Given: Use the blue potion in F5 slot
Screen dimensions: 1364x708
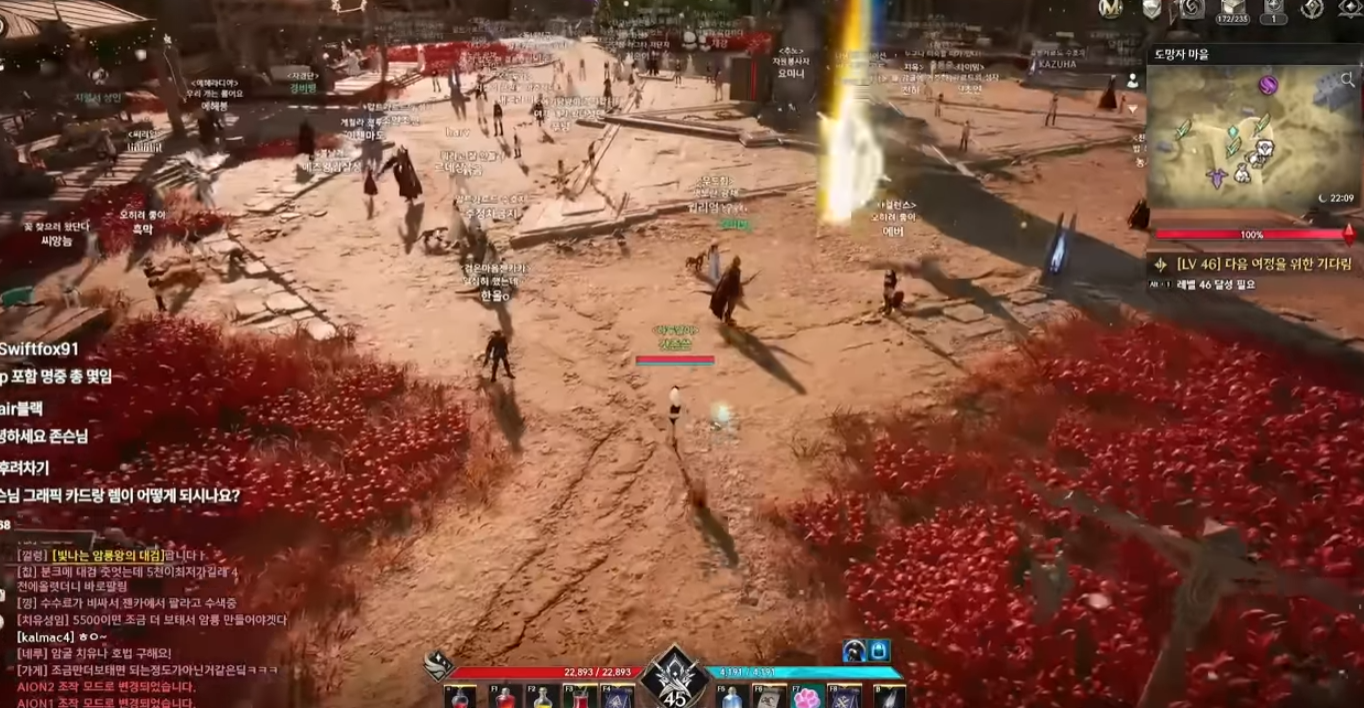Looking at the screenshot, I should [732, 697].
